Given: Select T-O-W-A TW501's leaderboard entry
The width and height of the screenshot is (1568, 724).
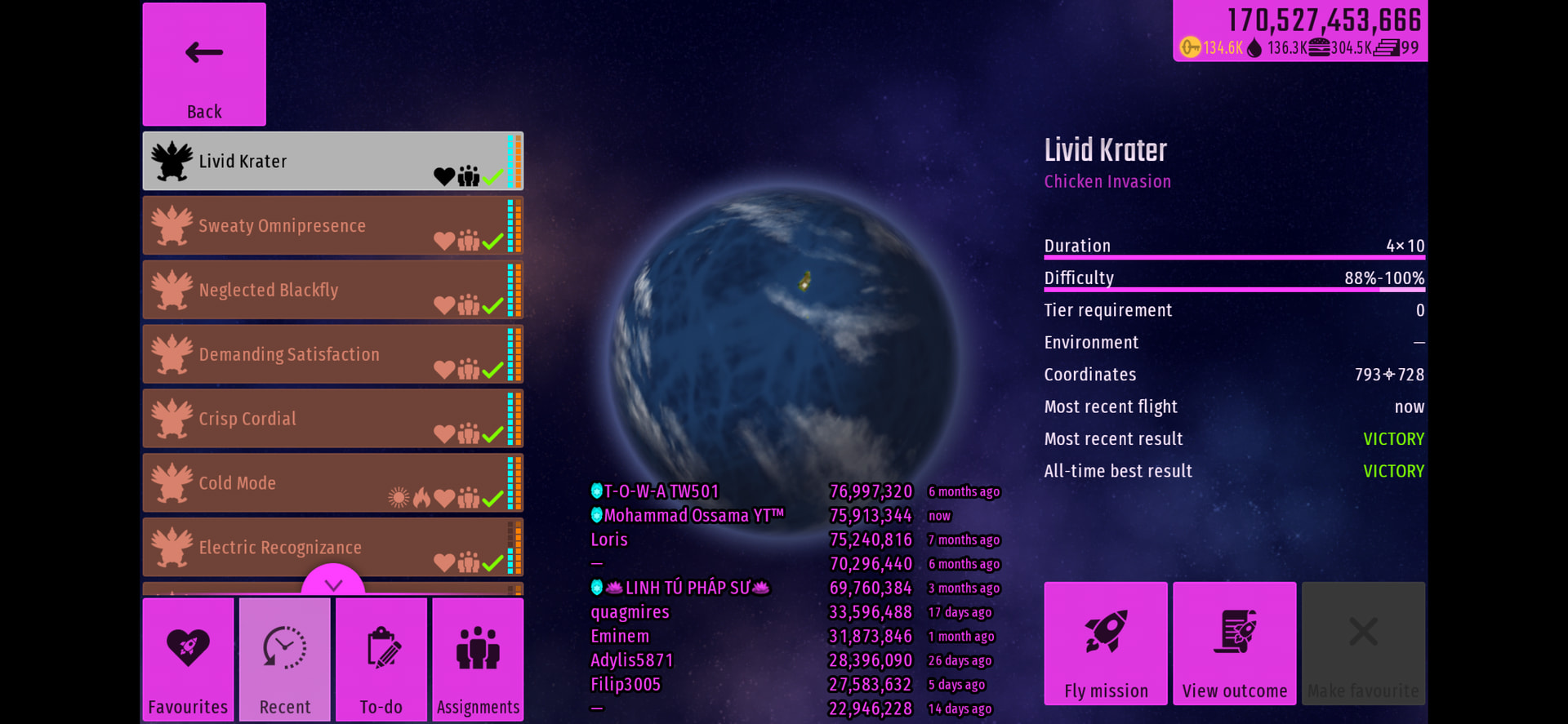Looking at the screenshot, I should coord(661,491).
